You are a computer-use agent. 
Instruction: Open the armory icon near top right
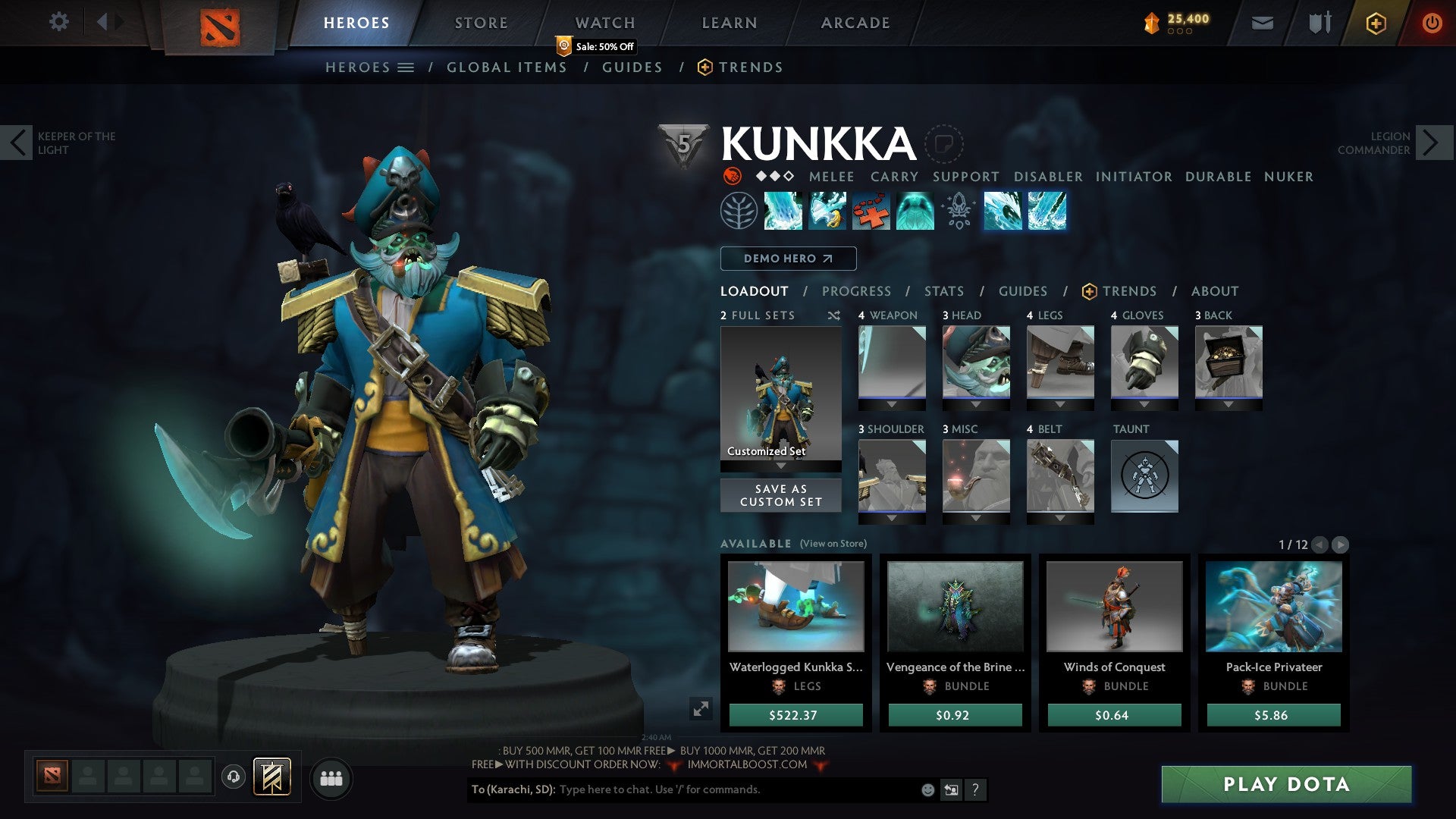[1319, 22]
